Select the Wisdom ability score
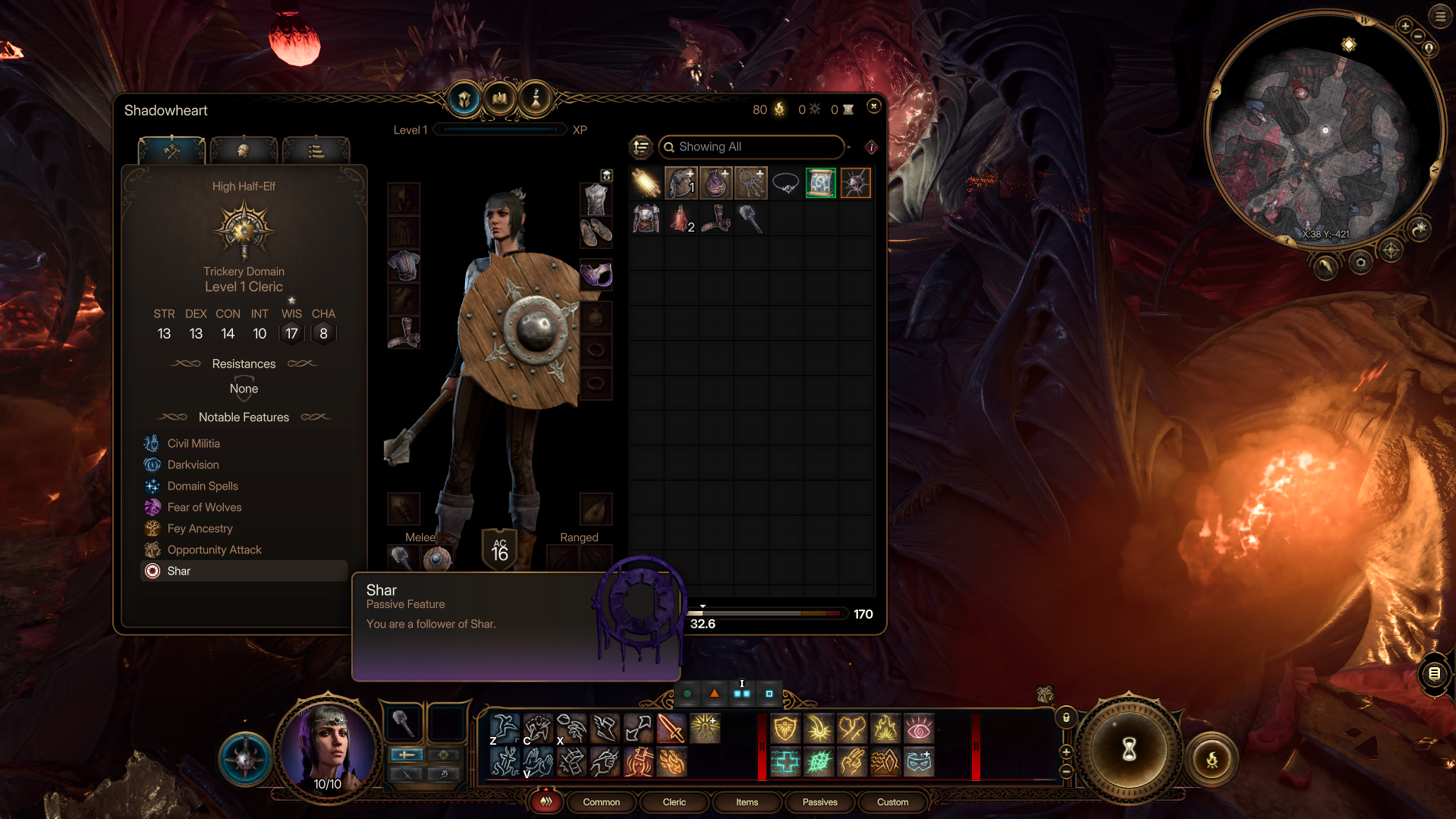Viewport: 1456px width, 819px height. pyautogui.click(x=291, y=333)
